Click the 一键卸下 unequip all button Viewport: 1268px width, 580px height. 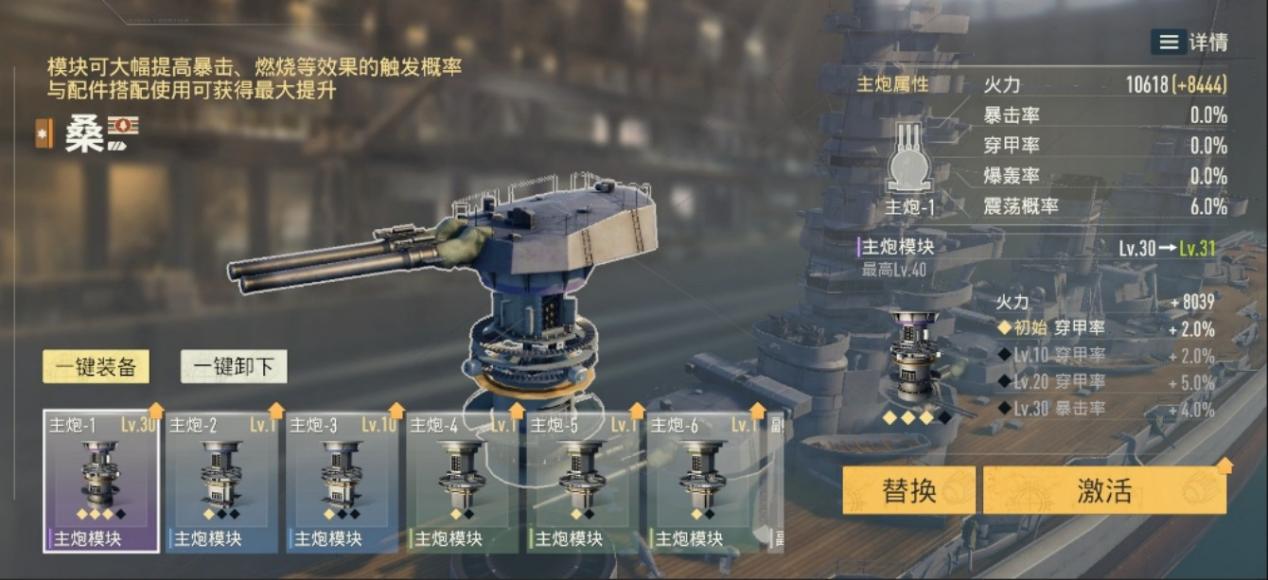[x=234, y=367]
